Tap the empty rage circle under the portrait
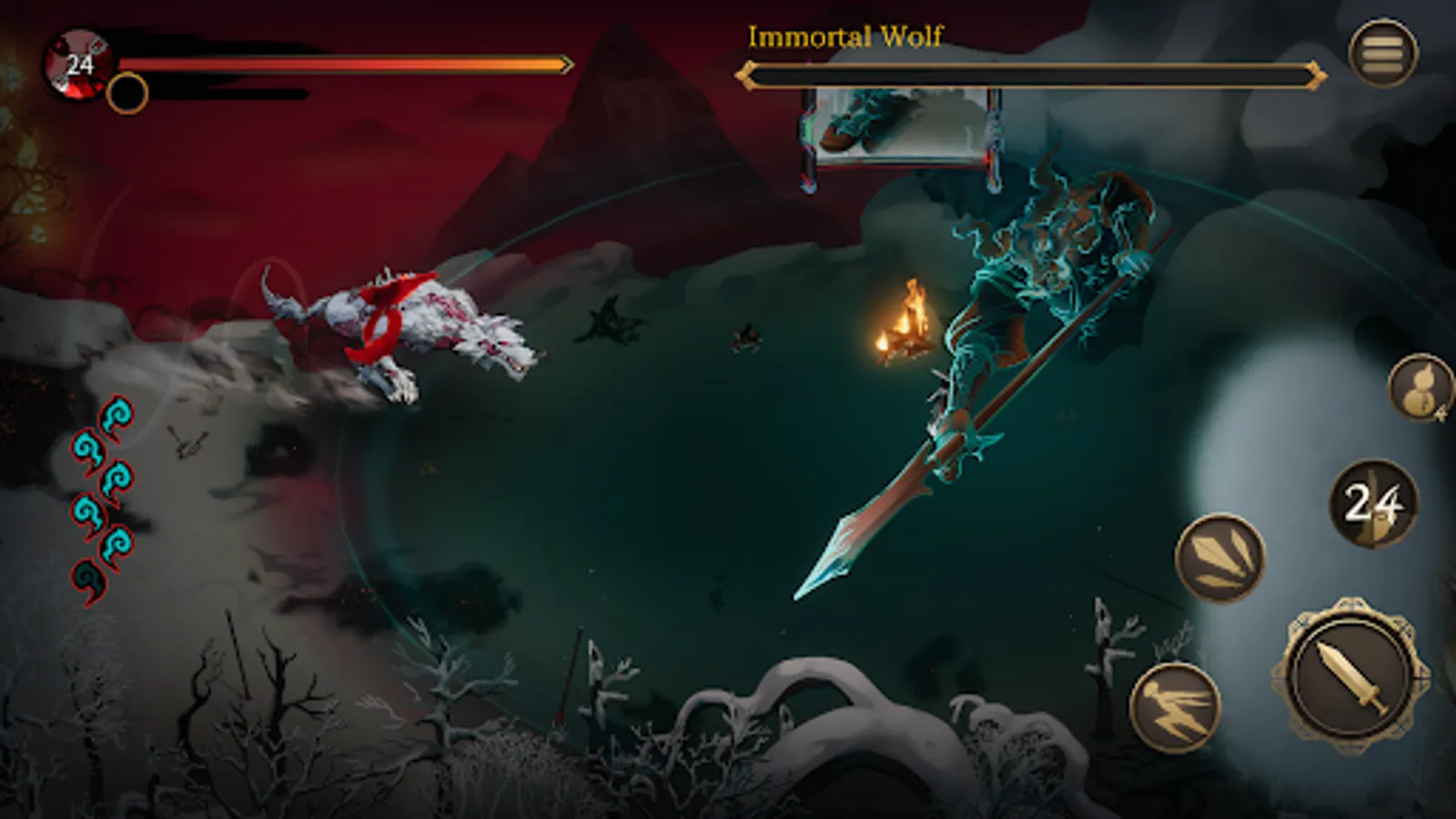Image resolution: width=1456 pixels, height=819 pixels. [x=127, y=93]
